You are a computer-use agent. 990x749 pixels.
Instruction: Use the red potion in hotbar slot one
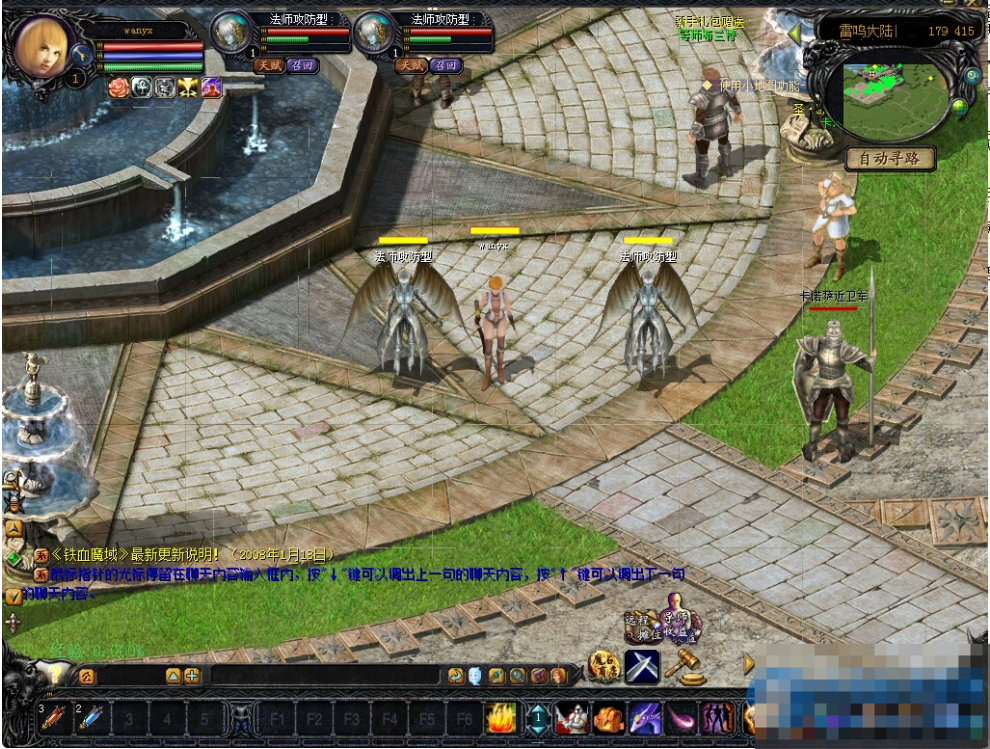click(53, 717)
